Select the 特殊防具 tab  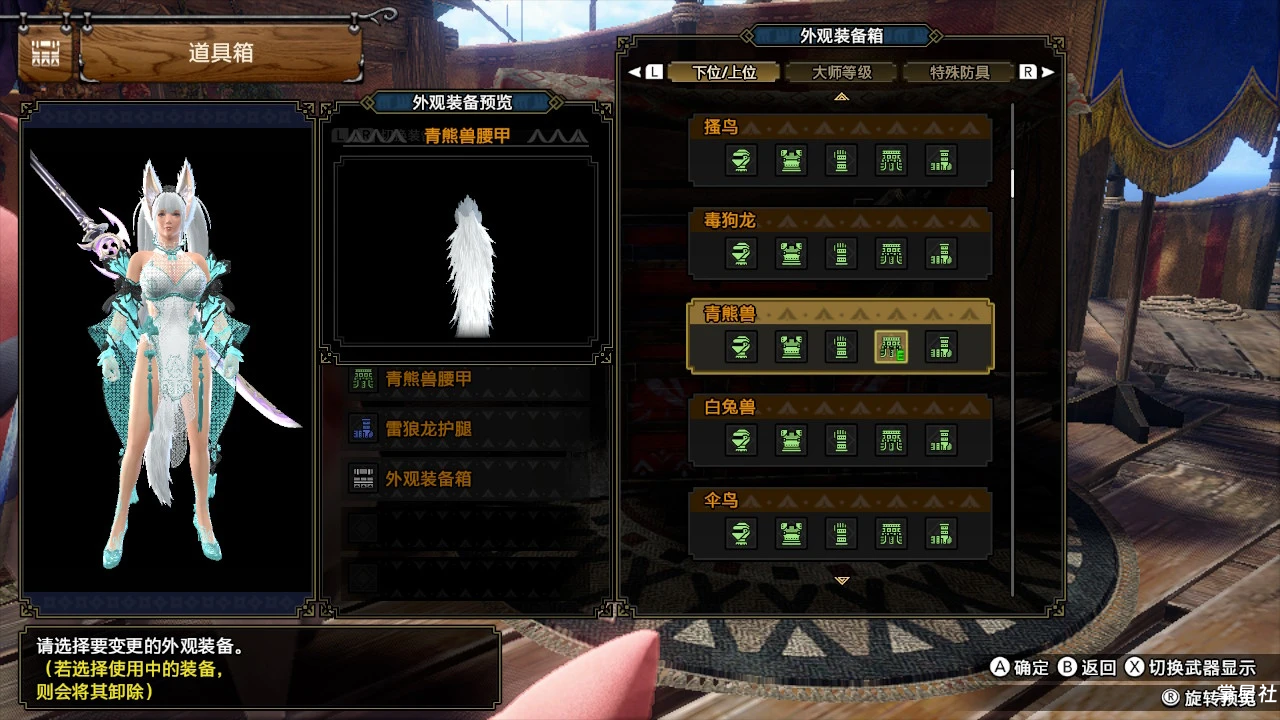959,73
